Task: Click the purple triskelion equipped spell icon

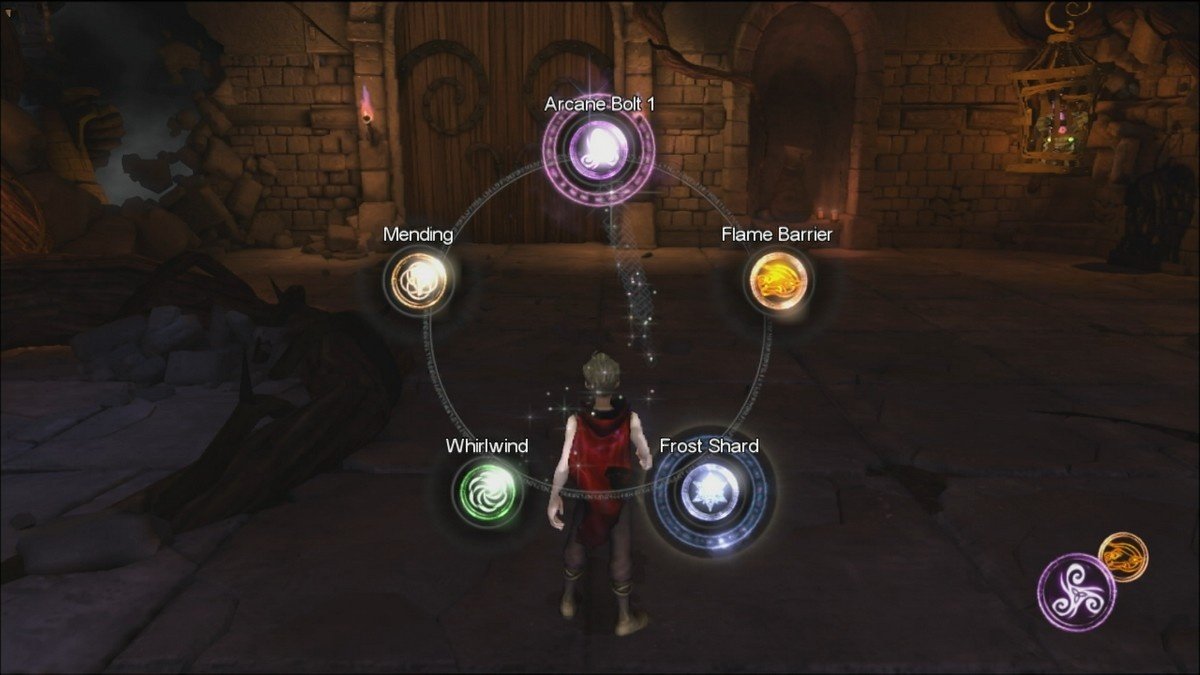Action: tap(1076, 591)
